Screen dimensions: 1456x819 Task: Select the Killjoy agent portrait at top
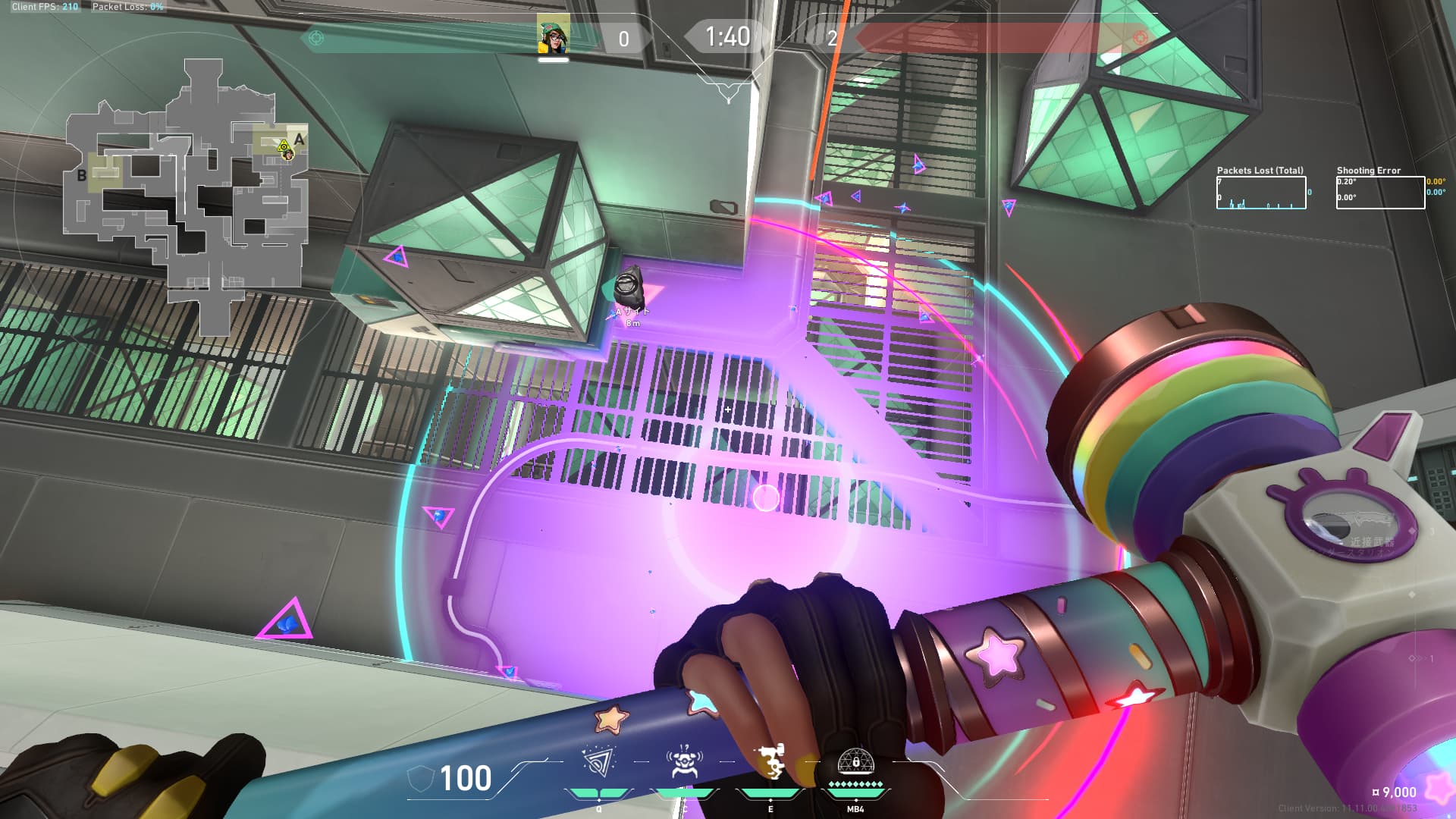coord(553,35)
